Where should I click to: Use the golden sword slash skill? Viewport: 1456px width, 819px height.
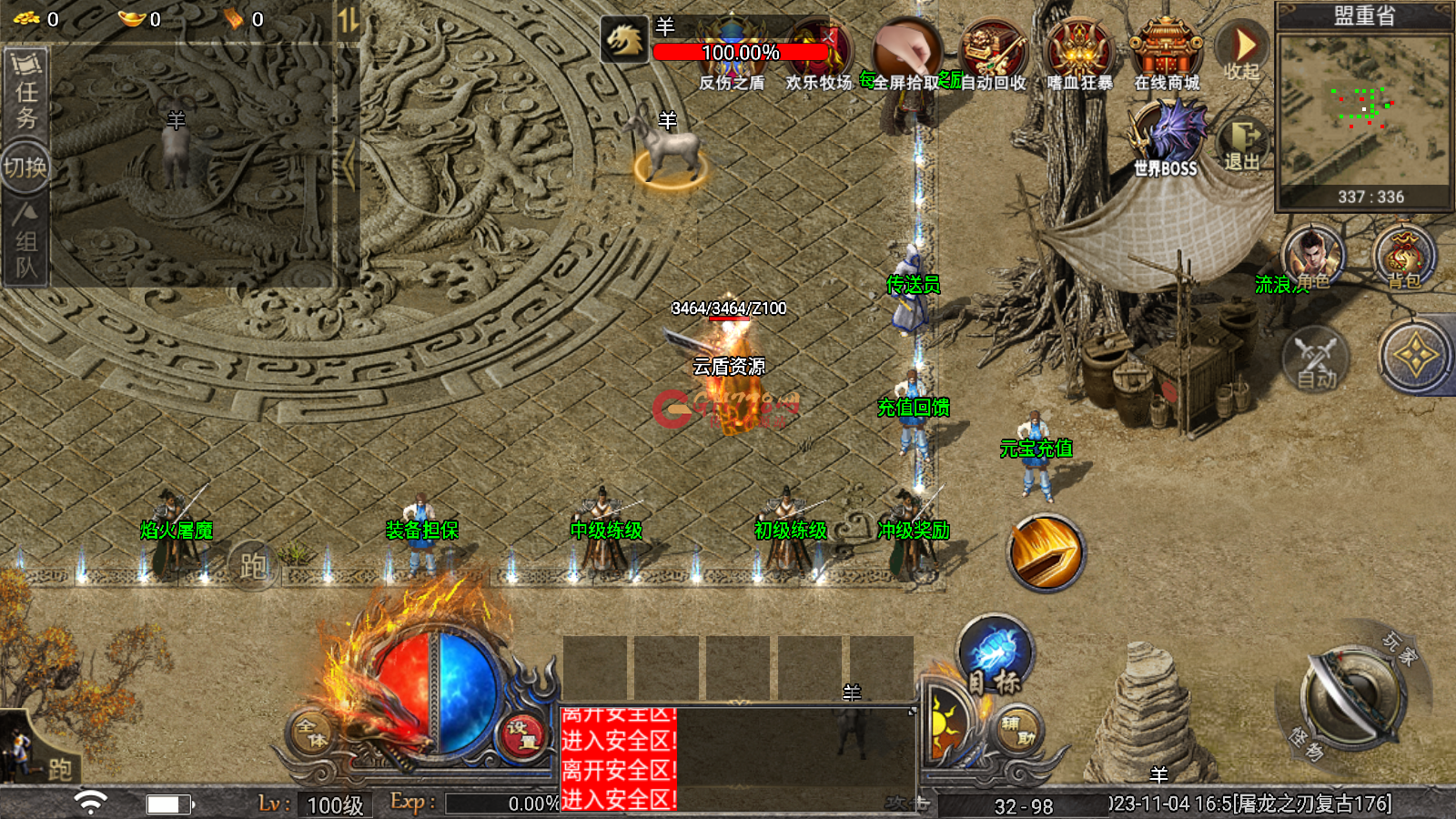[1046, 552]
